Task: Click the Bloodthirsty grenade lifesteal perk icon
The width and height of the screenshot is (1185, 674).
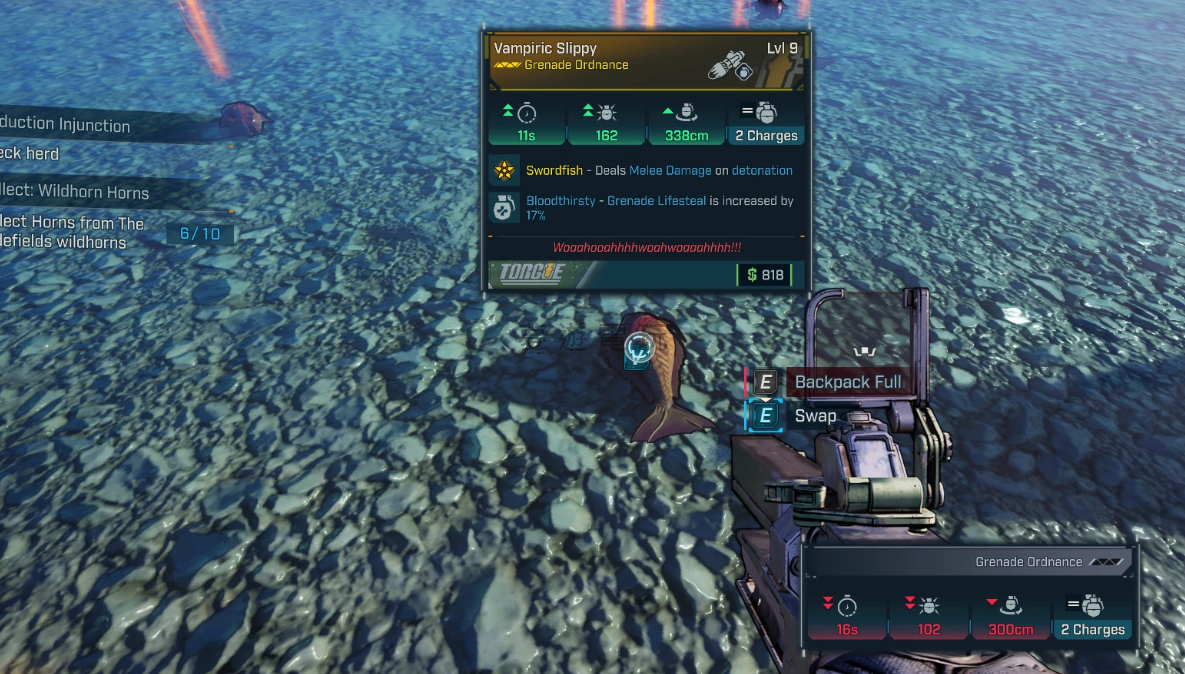Action: [504, 207]
